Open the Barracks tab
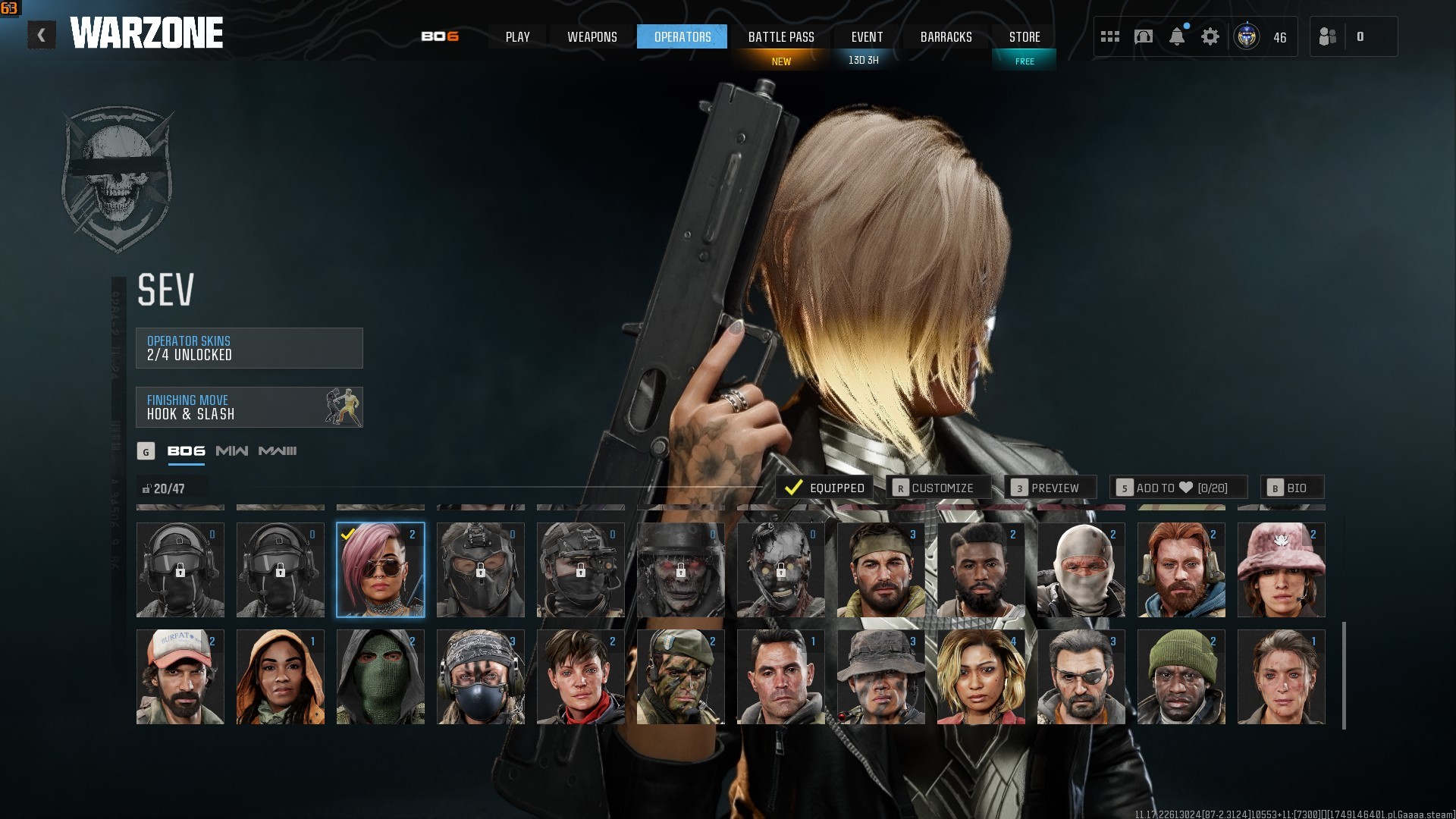The width and height of the screenshot is (1456, 819). (x=946, y=36)
